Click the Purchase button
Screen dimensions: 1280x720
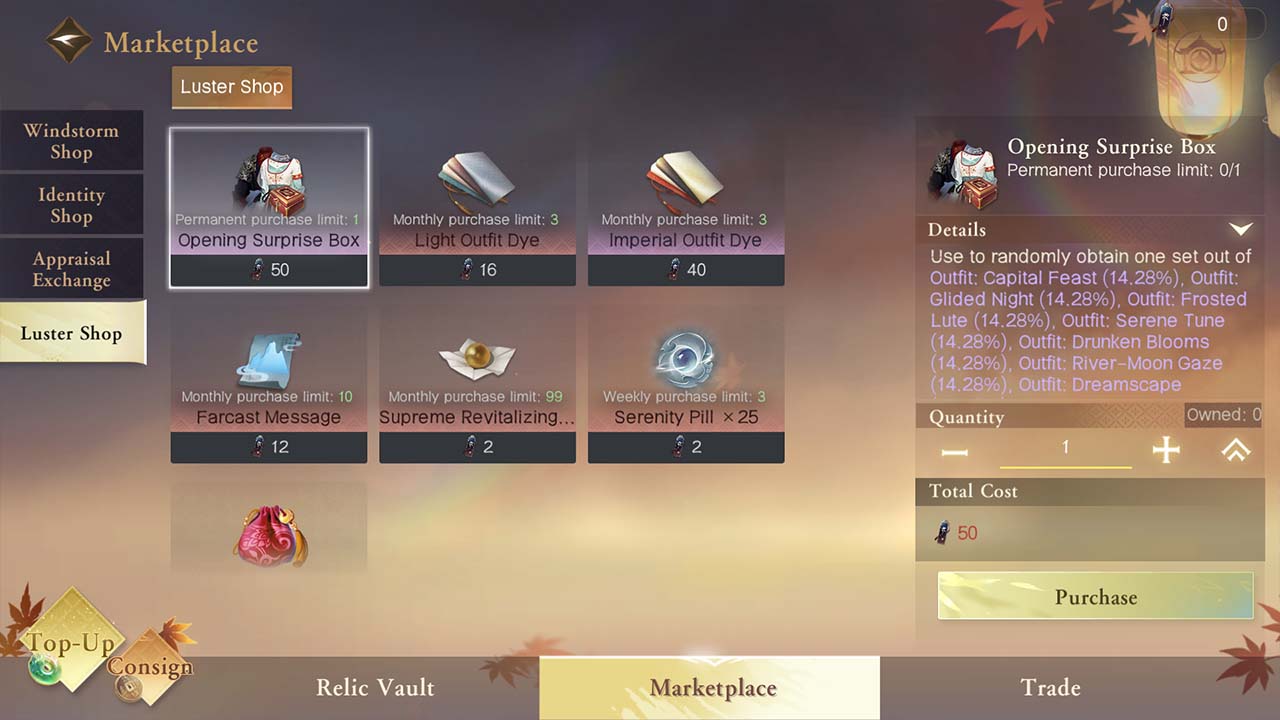[x=1095, y=597]
